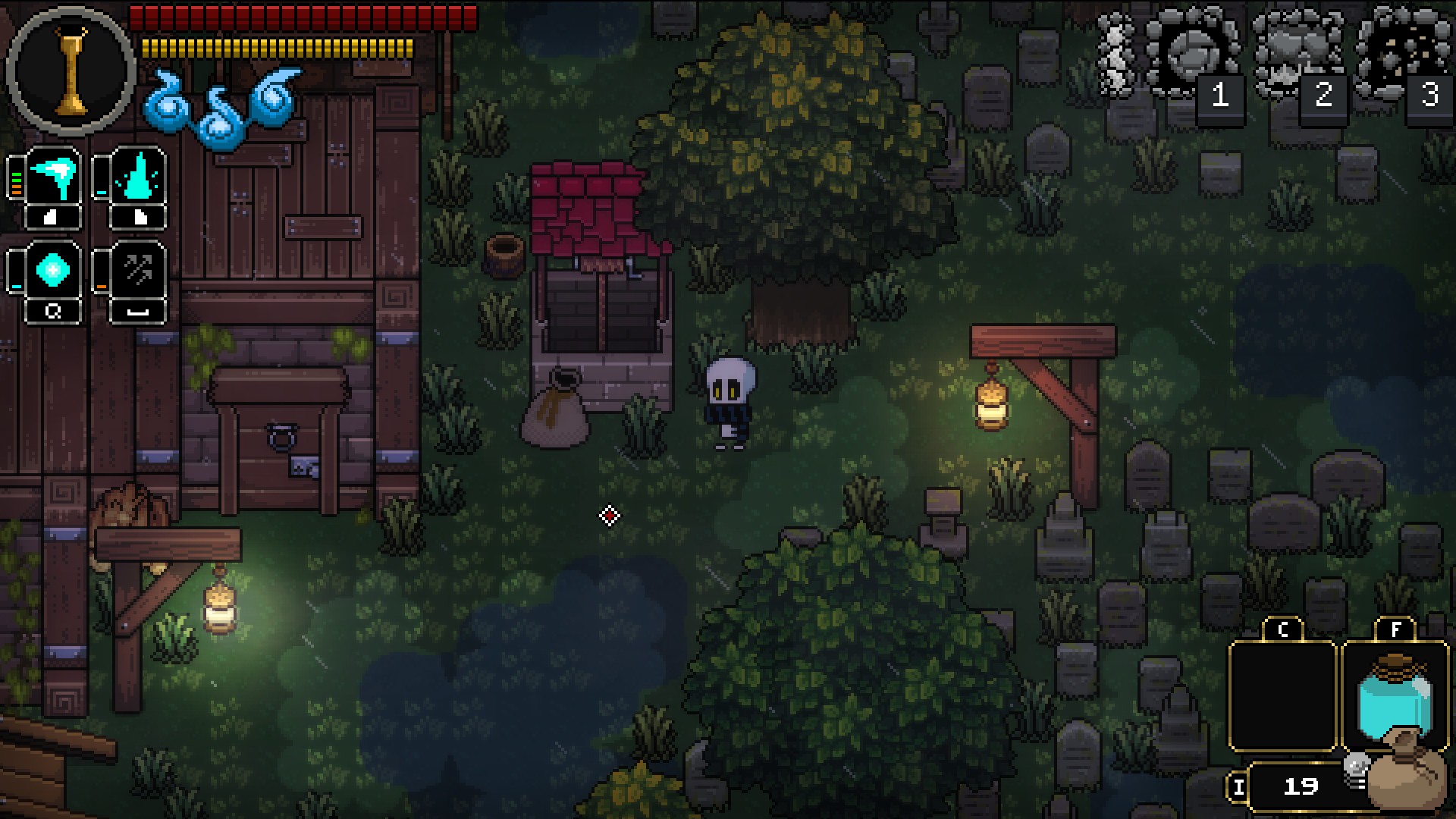
Task: Select the grey arrows dash ability
Action: pyautogui.click(x=138, y=270)
